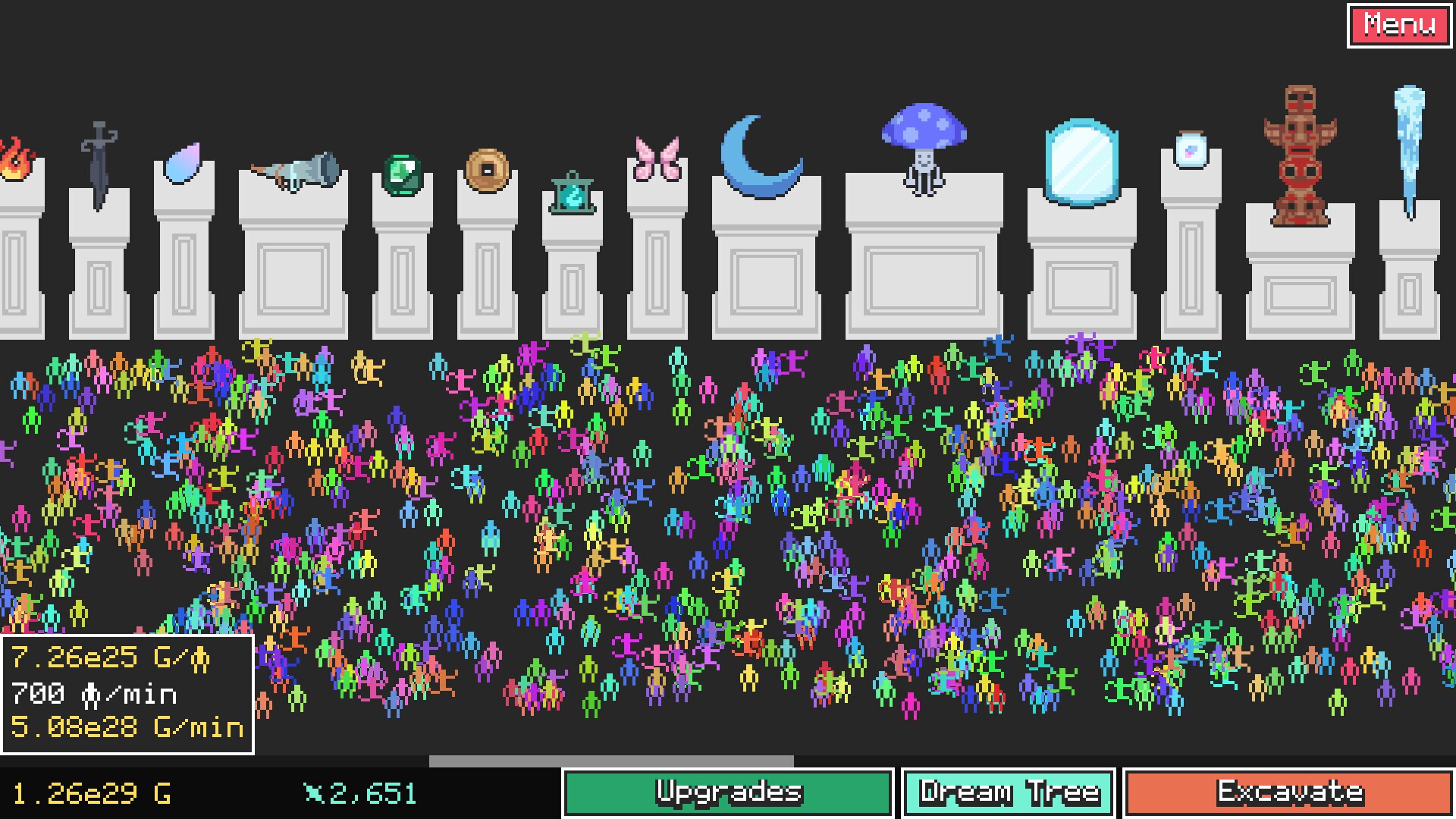Open the Dream Tree
This screenshot has width=1456, height=819.
1008,791
